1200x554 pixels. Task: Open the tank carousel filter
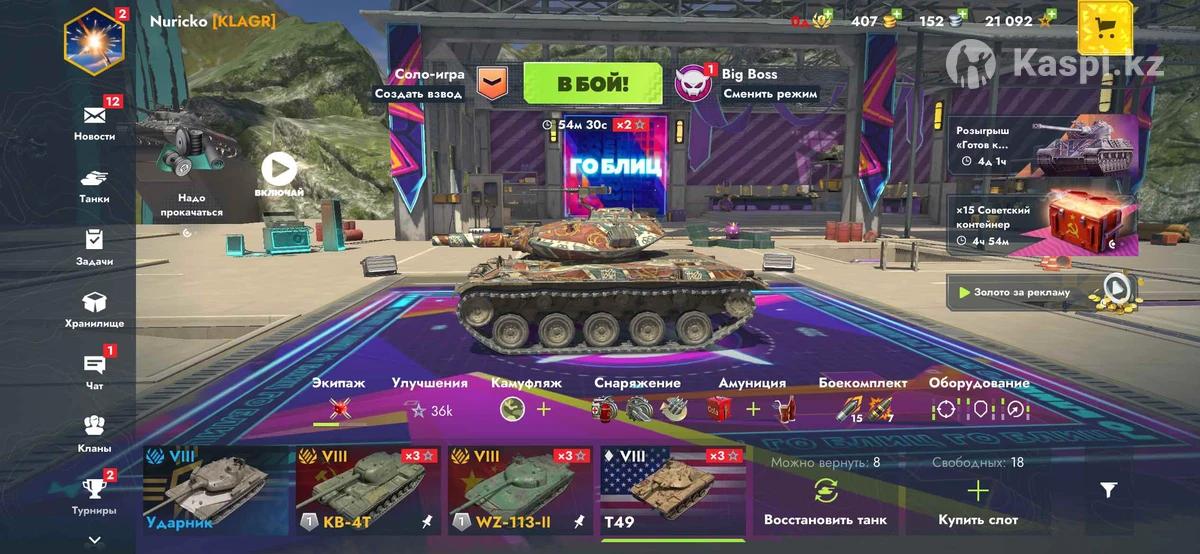coord(1108,489)
